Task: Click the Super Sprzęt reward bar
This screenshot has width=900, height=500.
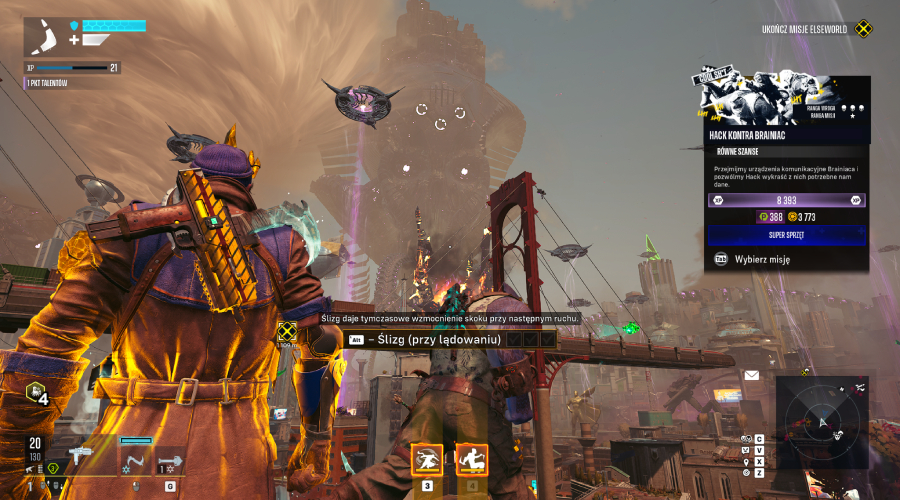Action: tap(786, 234)
